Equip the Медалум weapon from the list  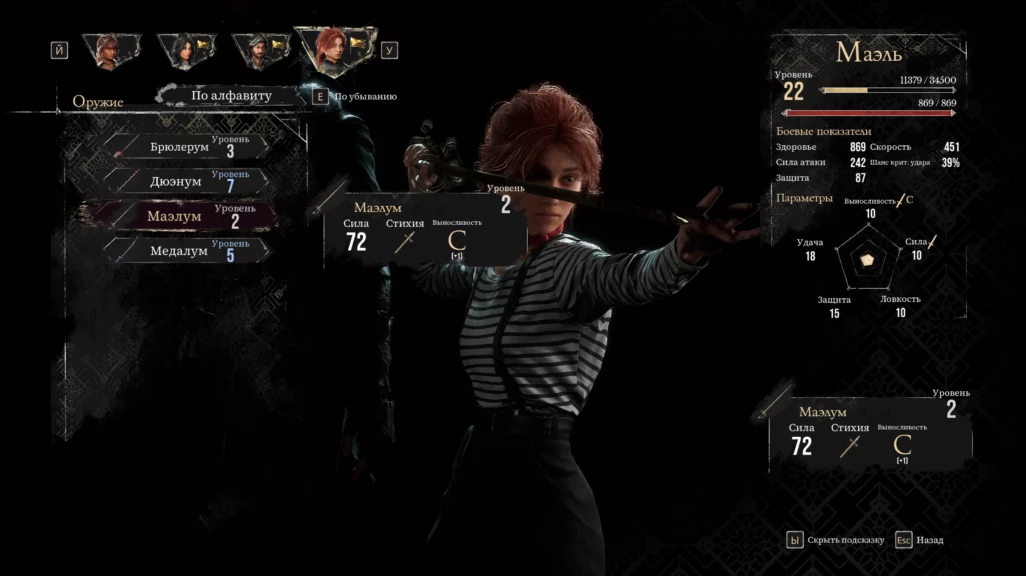185,251
